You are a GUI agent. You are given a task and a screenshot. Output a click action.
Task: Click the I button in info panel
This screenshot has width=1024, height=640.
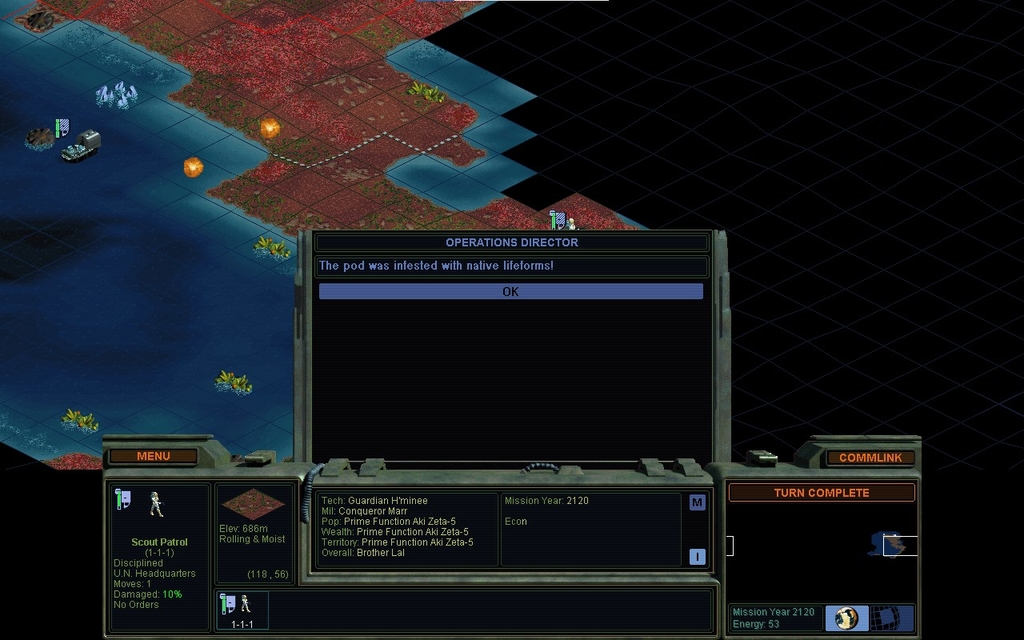pos(697,557)
